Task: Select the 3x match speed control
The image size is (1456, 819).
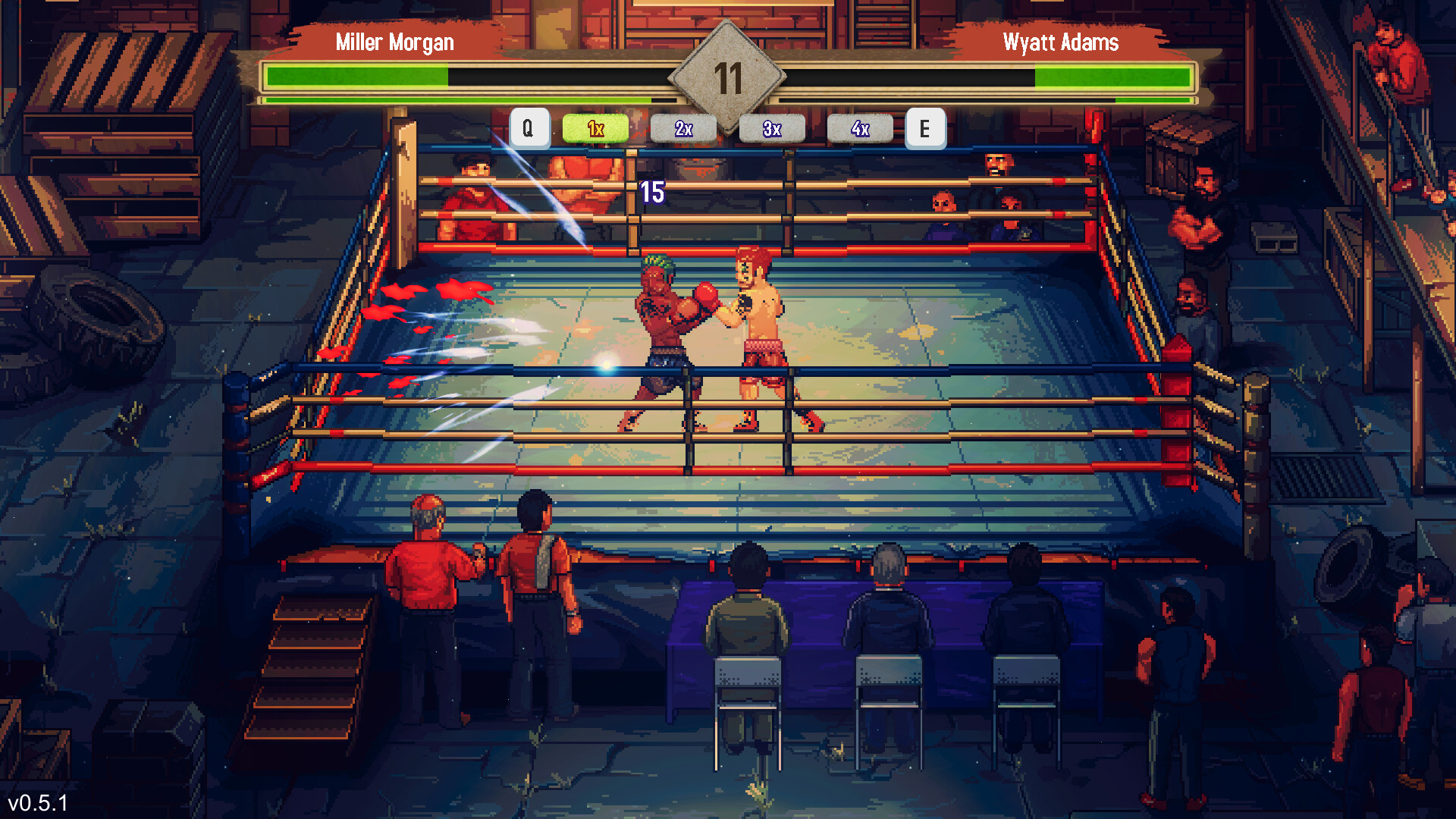Action: pos(772,129)
